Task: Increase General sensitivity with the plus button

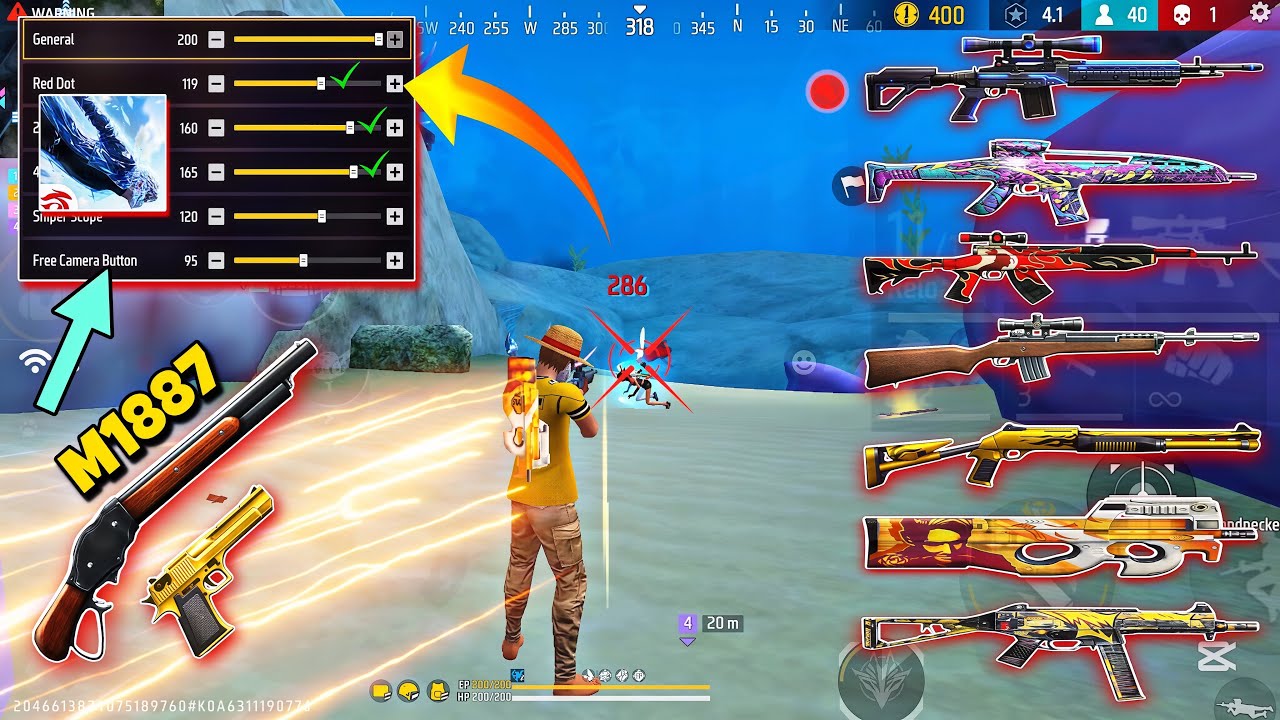Action: coord(395,40)
